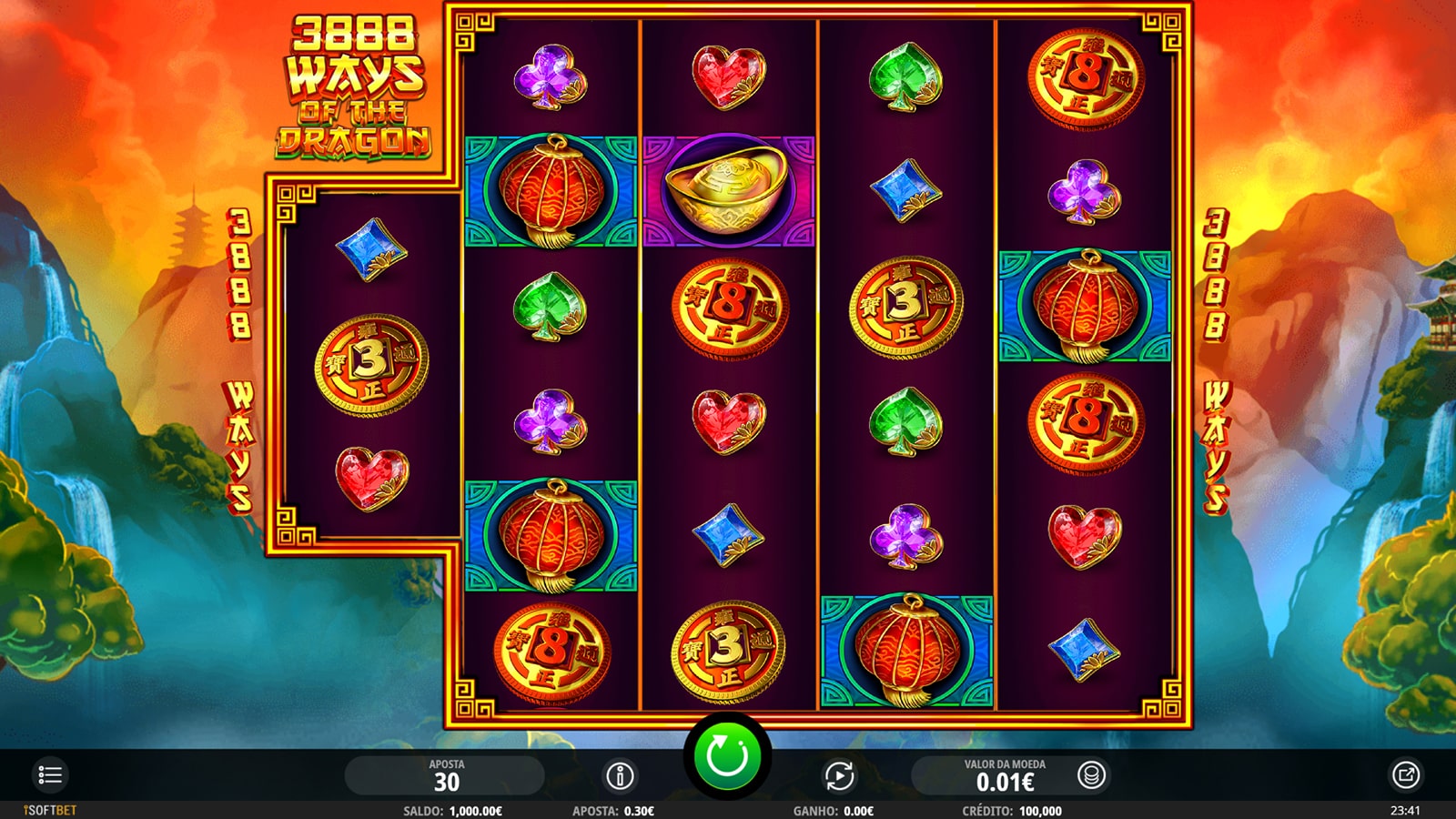Open the fullscreen expand icon
Viewport: 1456px width, 819px height.
pos(1405,775)
